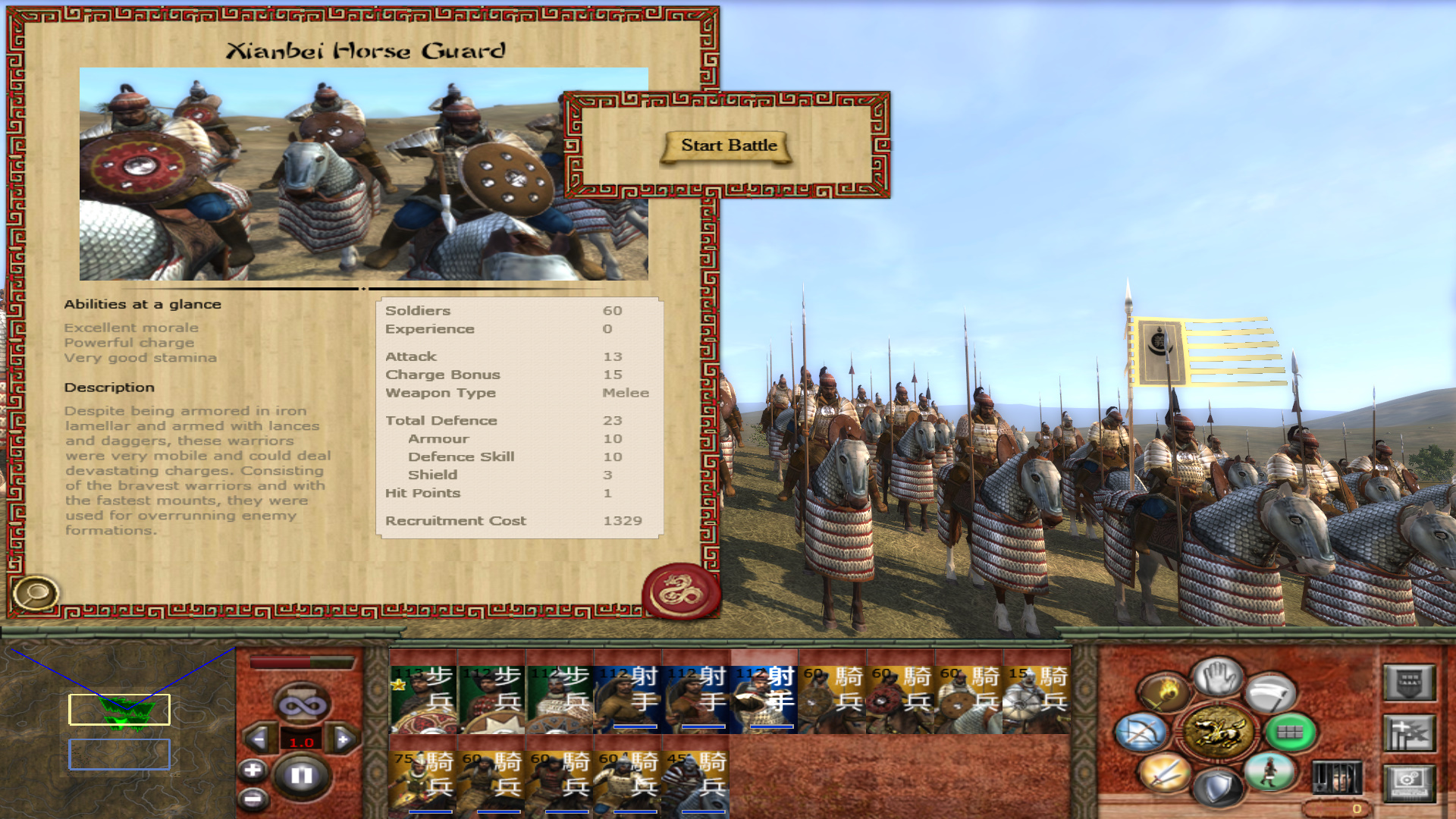Zoom in the minimap with the plus button
Viewport: 1456px width, 819px height.
(253, 770)
